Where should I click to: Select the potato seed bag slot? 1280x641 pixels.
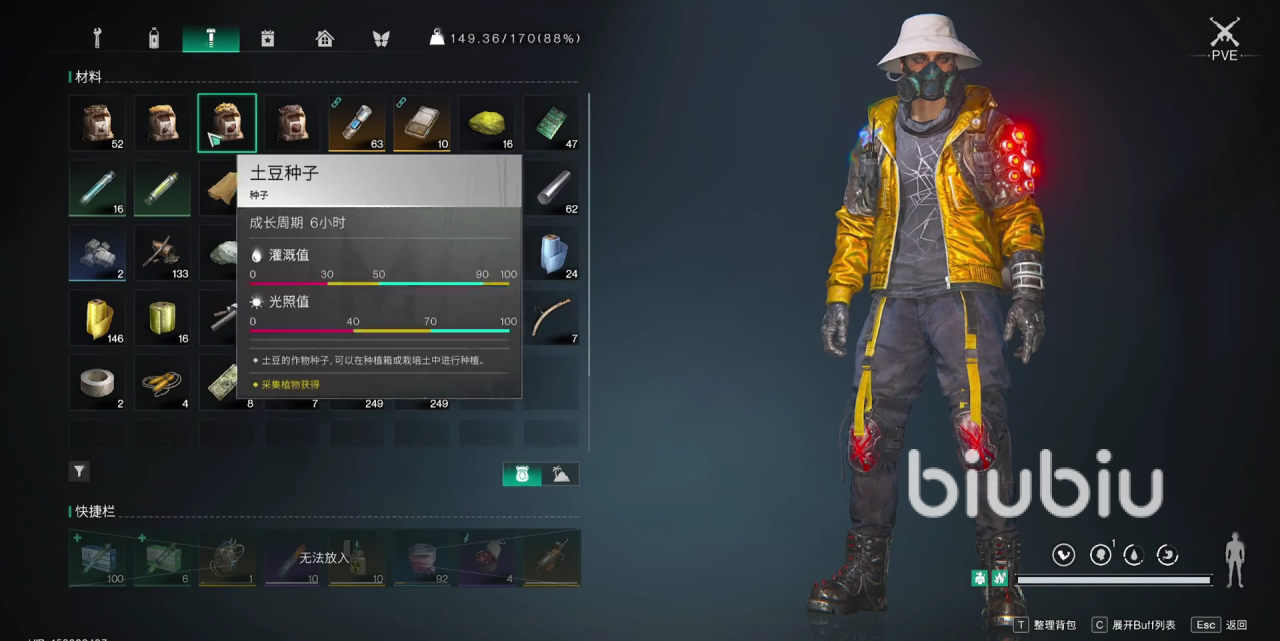coord(227,123)
